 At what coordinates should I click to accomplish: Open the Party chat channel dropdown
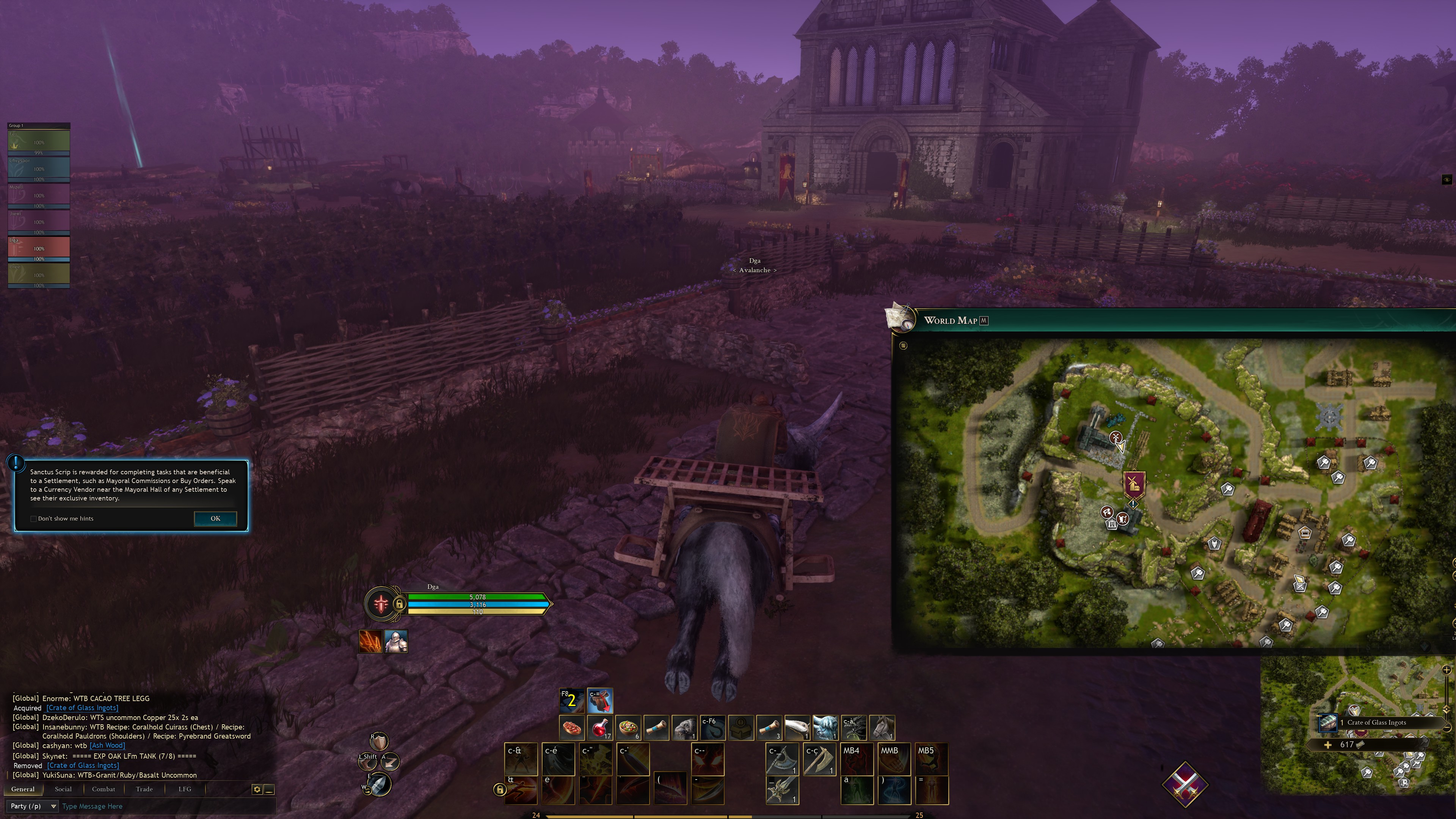[33, 806]
